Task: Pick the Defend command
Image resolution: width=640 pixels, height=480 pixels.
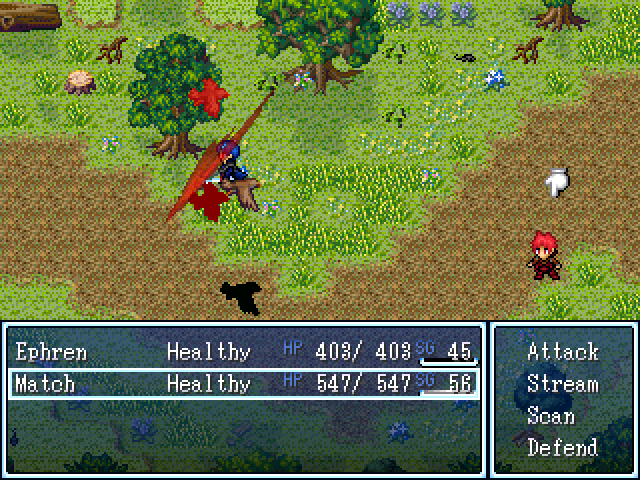Action: tap(562, 448)
